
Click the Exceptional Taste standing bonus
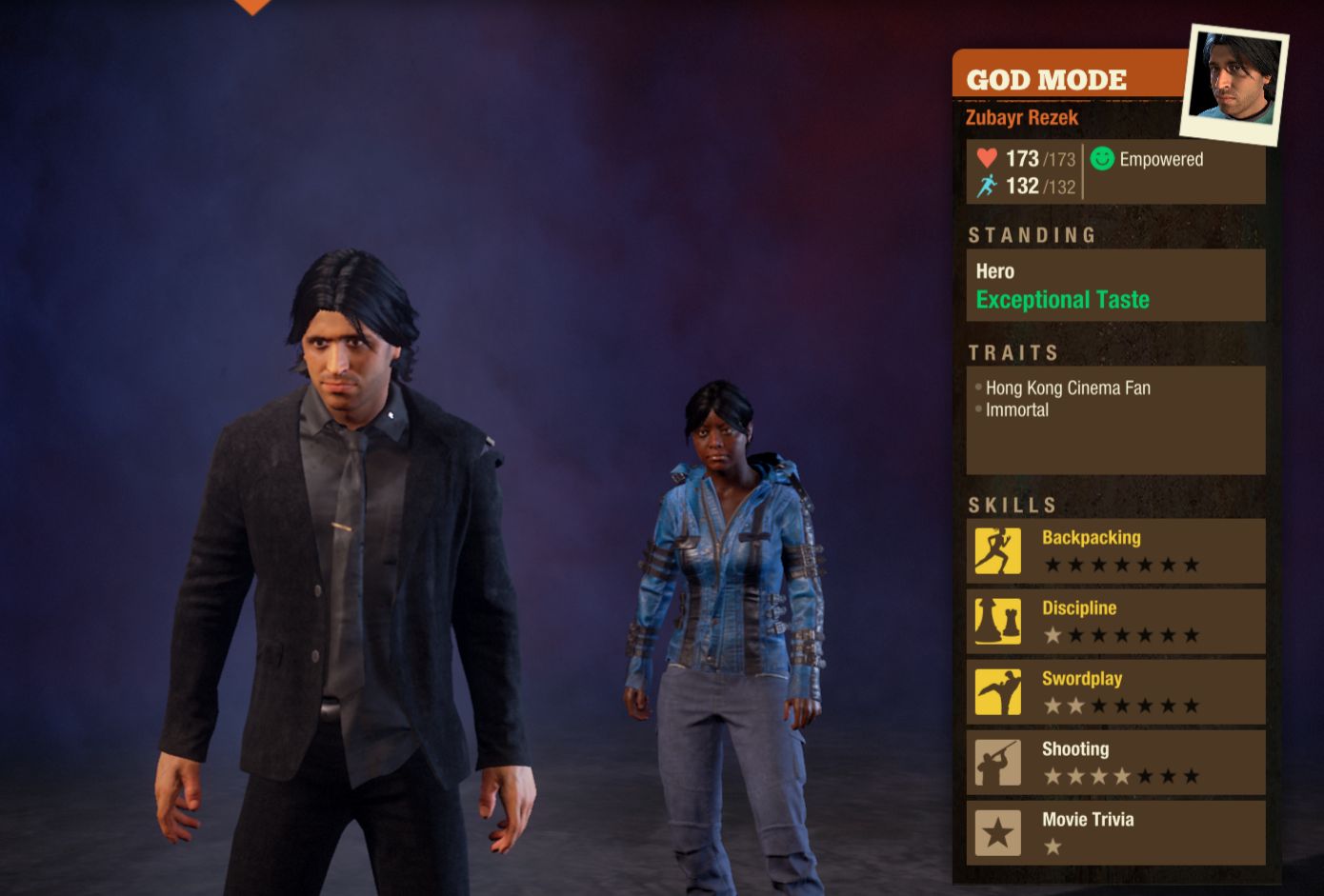point(1062,300)
